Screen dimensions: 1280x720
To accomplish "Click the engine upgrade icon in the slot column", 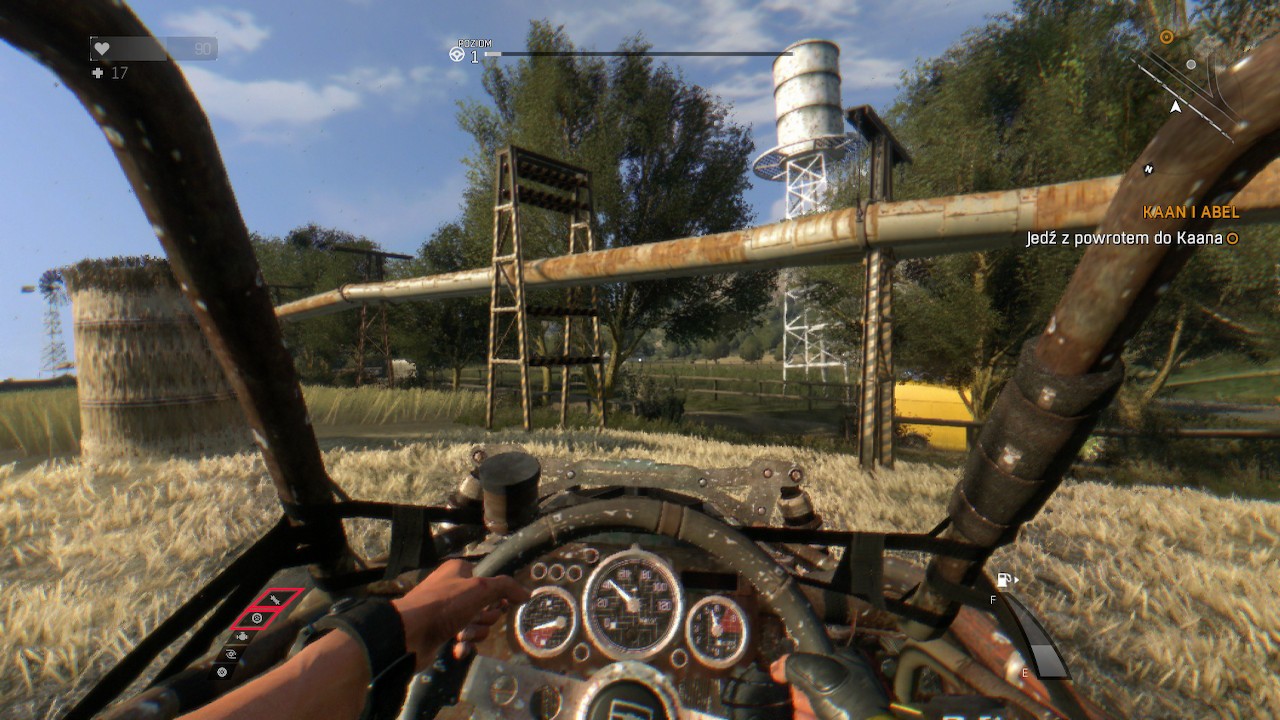I will [243, 637].
